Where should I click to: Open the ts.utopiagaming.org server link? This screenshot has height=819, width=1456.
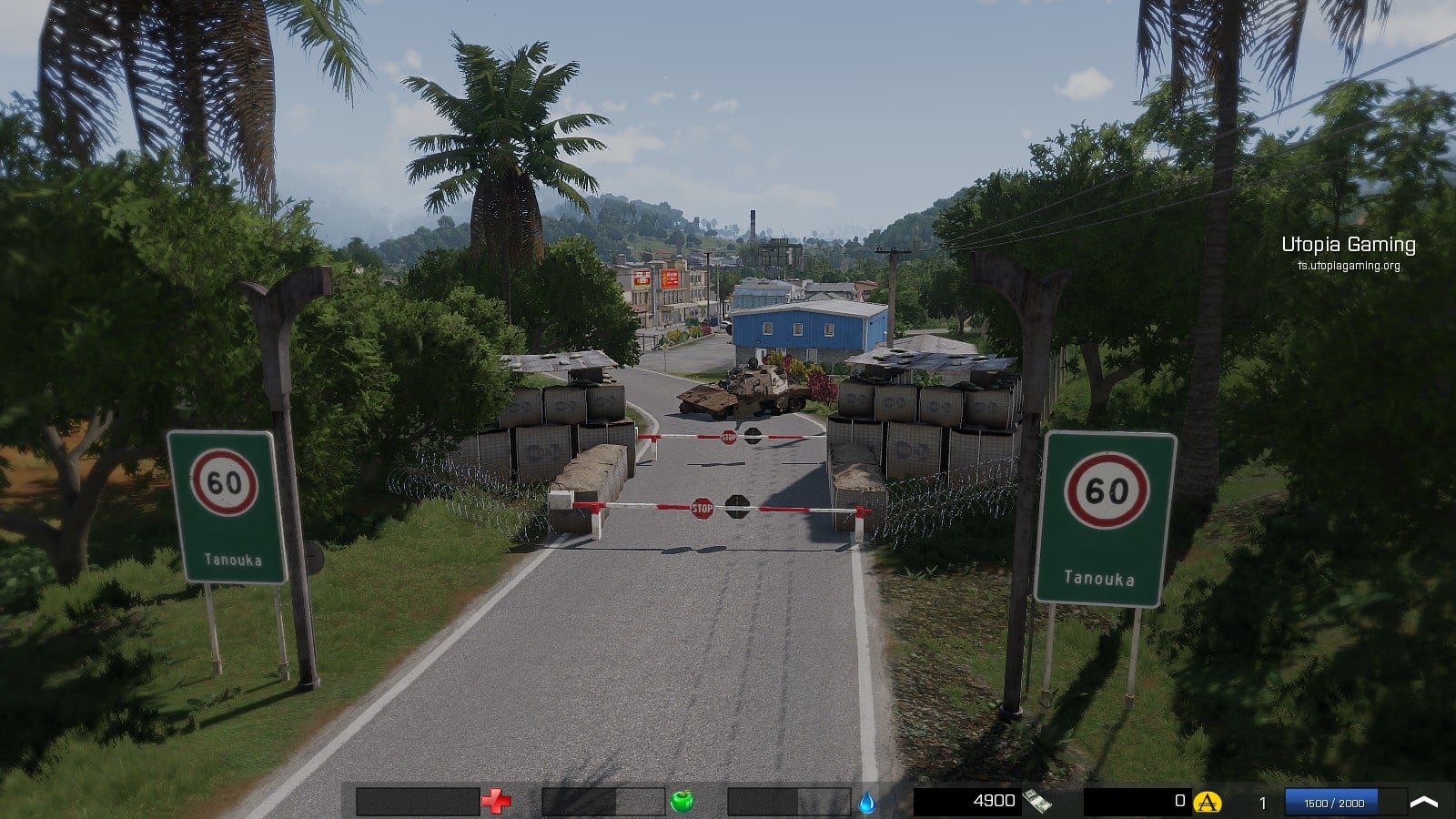(x=1349, y=266)
